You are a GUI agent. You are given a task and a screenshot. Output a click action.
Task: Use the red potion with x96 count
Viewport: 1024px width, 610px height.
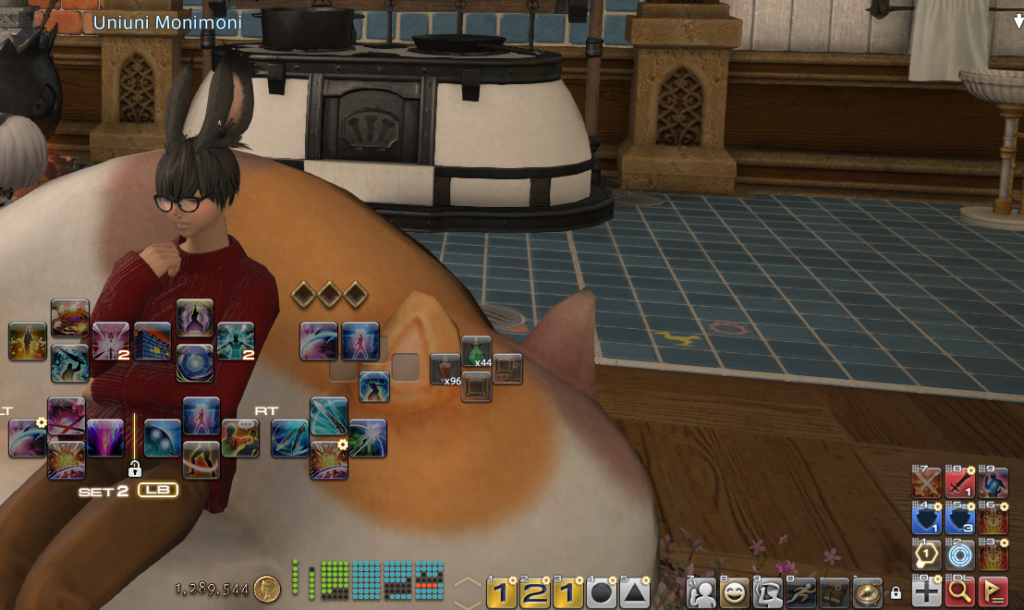point(446,369)
